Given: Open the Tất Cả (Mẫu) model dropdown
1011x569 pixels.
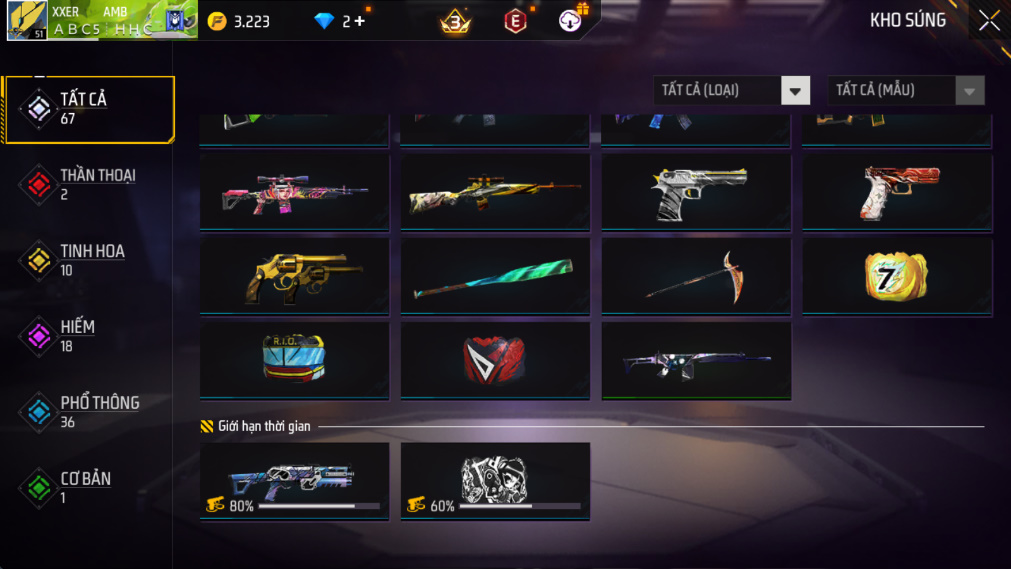Looking at the screenshot, I should click(x=905, y=90).
